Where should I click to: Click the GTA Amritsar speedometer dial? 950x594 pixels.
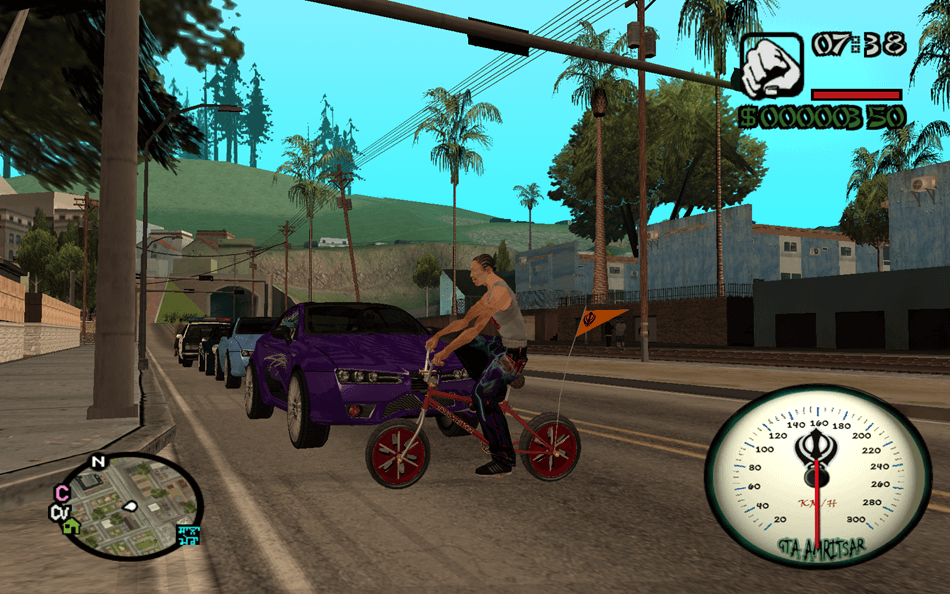pos(817,476)
